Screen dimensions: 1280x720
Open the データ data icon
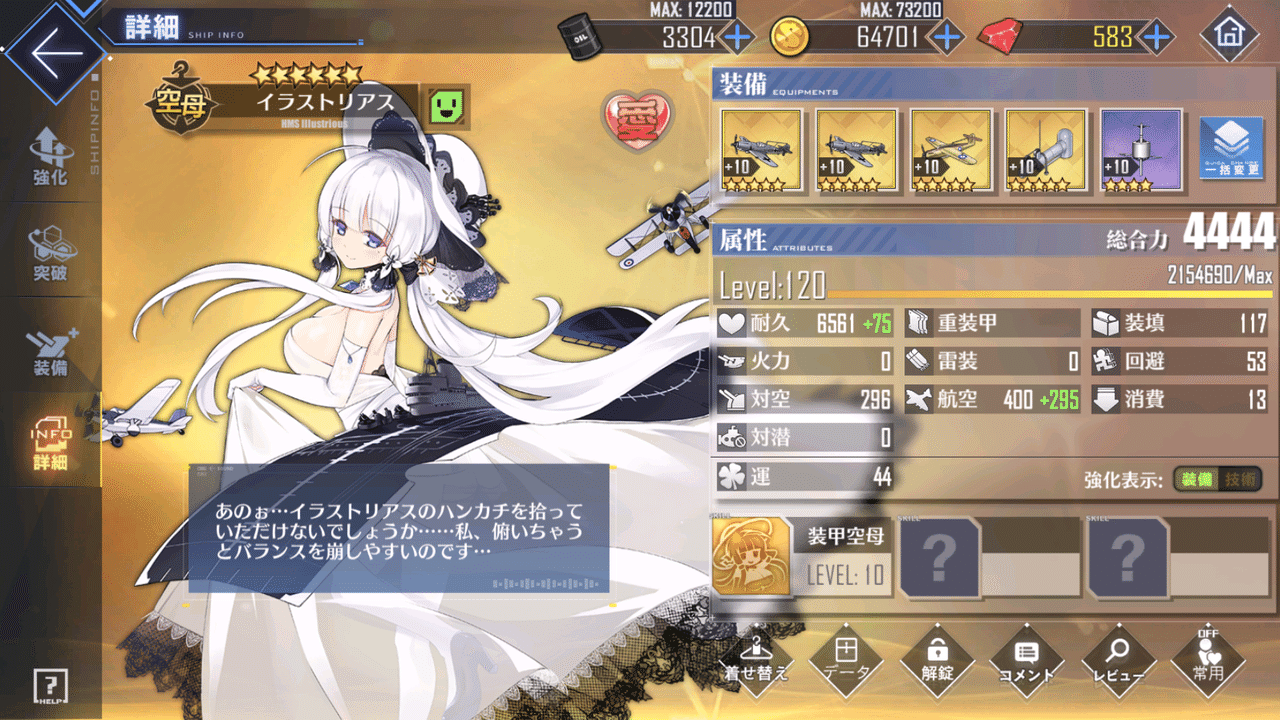[846, 660]
